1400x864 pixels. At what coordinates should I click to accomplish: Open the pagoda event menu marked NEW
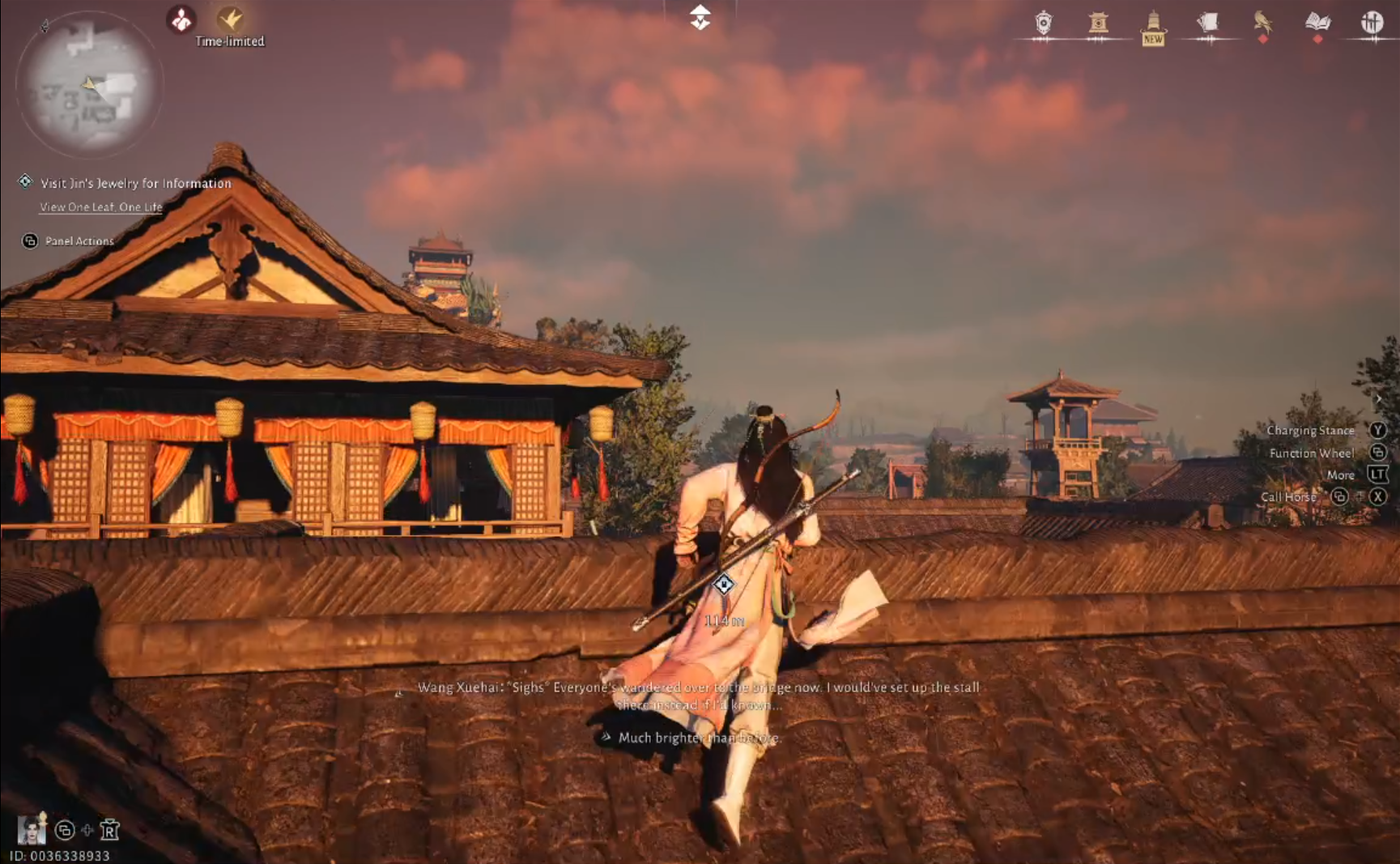pyautogui.click(x=1153, y=23)
